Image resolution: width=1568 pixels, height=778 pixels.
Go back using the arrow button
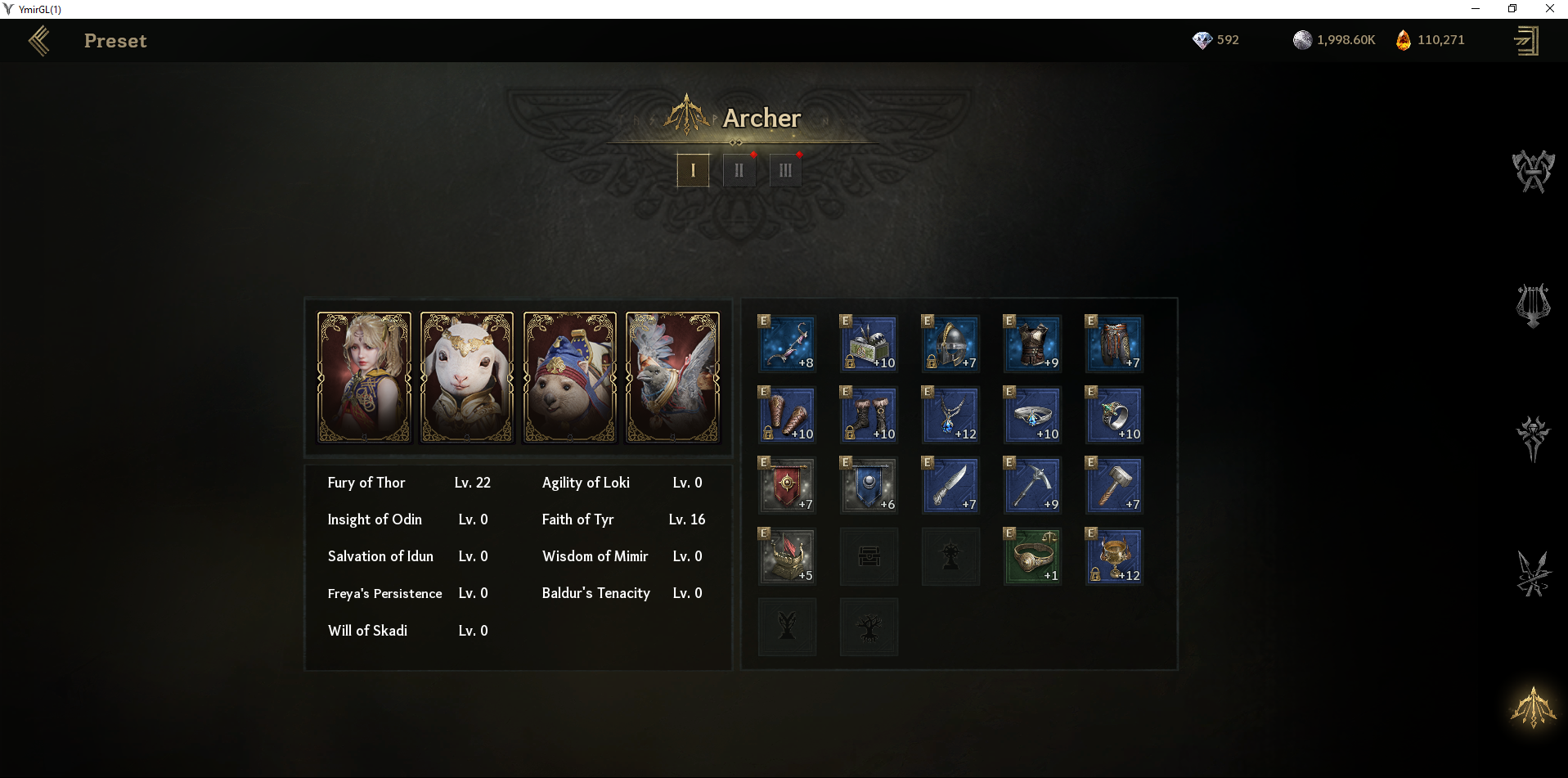point(39,41)
